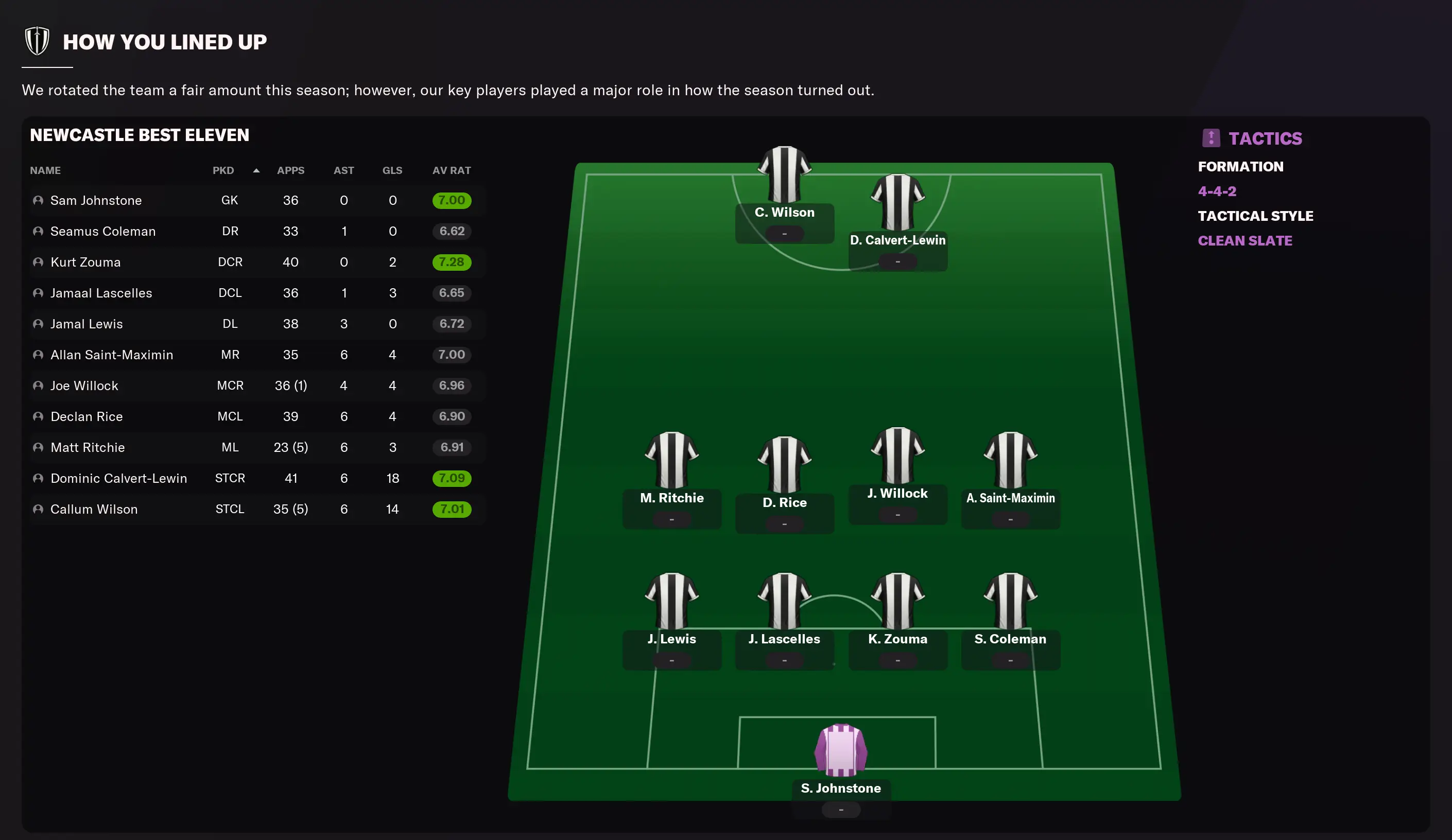Viewport: 1452px width, 840px height.
Task: Sort the table by the PKD column
Action: pyautogui.click(x=223, y=170)
